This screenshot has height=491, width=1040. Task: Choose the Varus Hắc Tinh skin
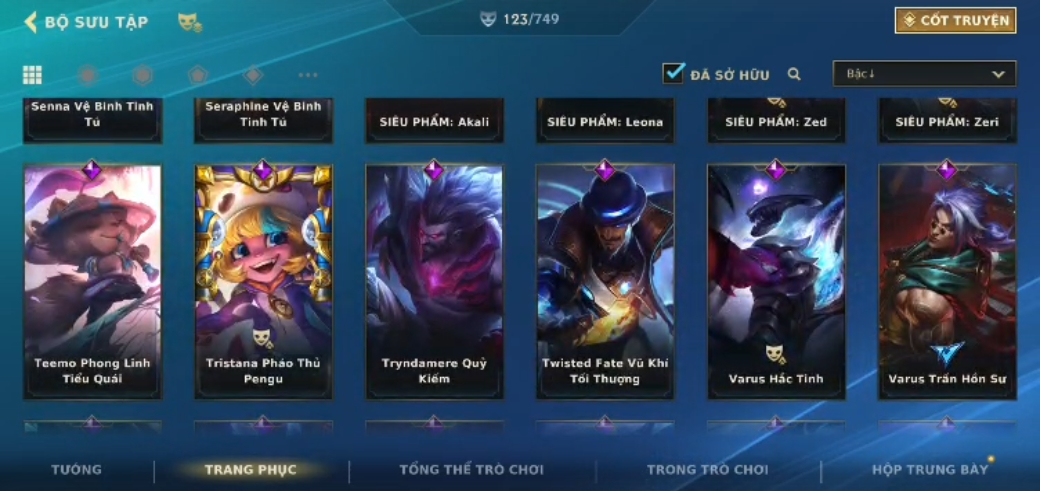[x=776, y=281]
